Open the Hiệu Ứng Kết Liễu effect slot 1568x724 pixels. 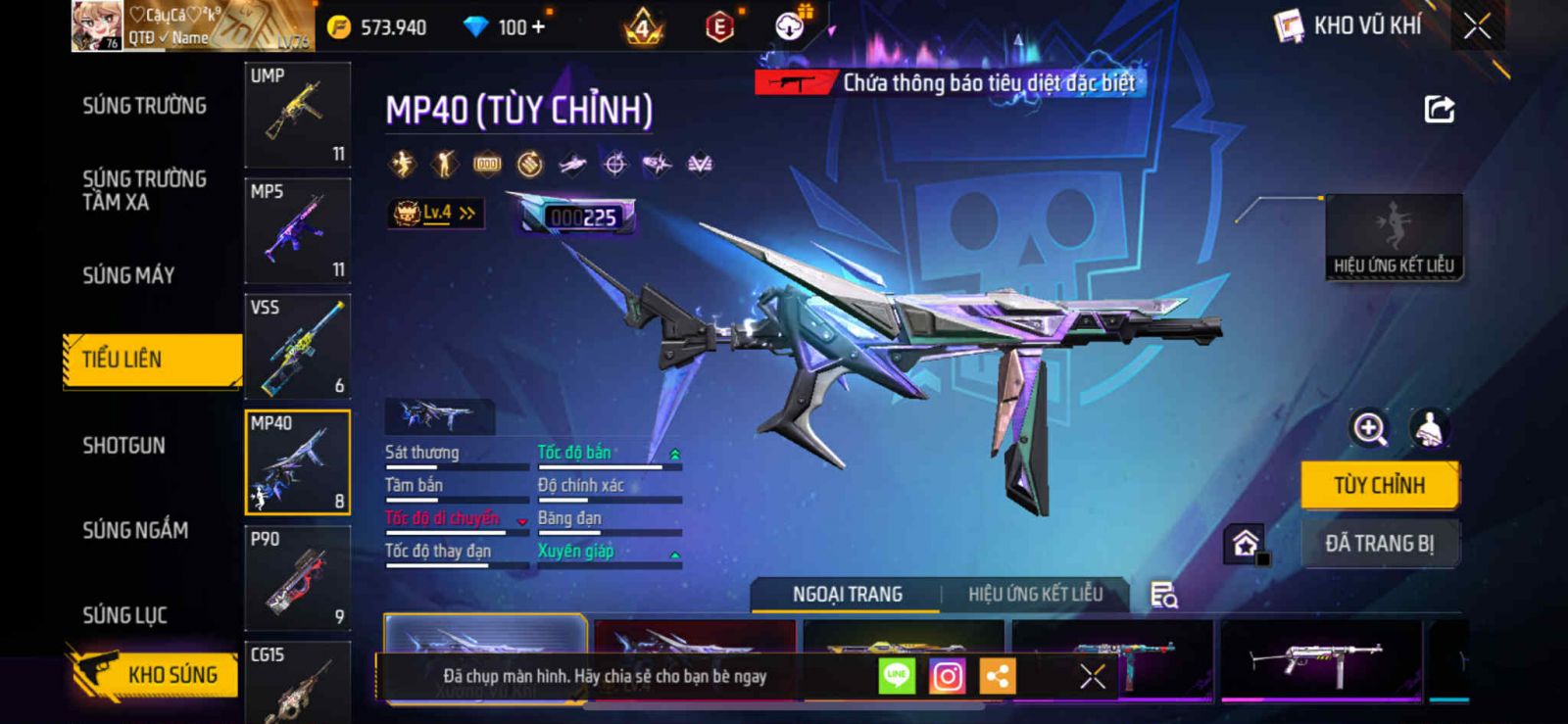pyautogui.click(x=1394, y=237)
